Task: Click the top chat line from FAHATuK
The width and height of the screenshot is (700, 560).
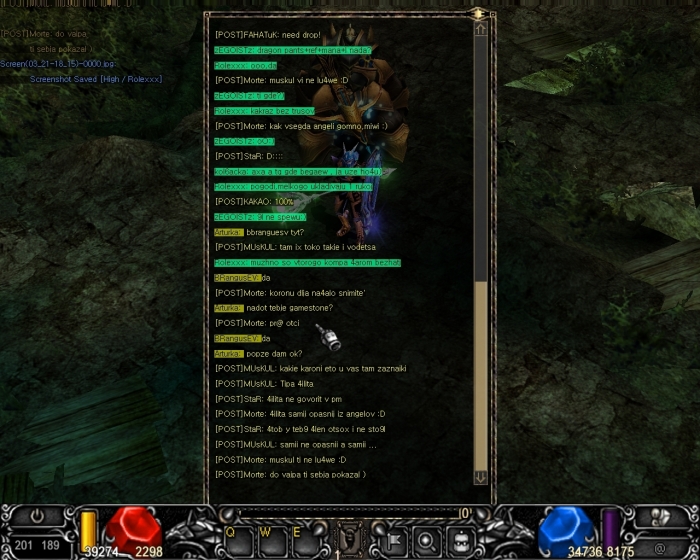Action: 266,34
